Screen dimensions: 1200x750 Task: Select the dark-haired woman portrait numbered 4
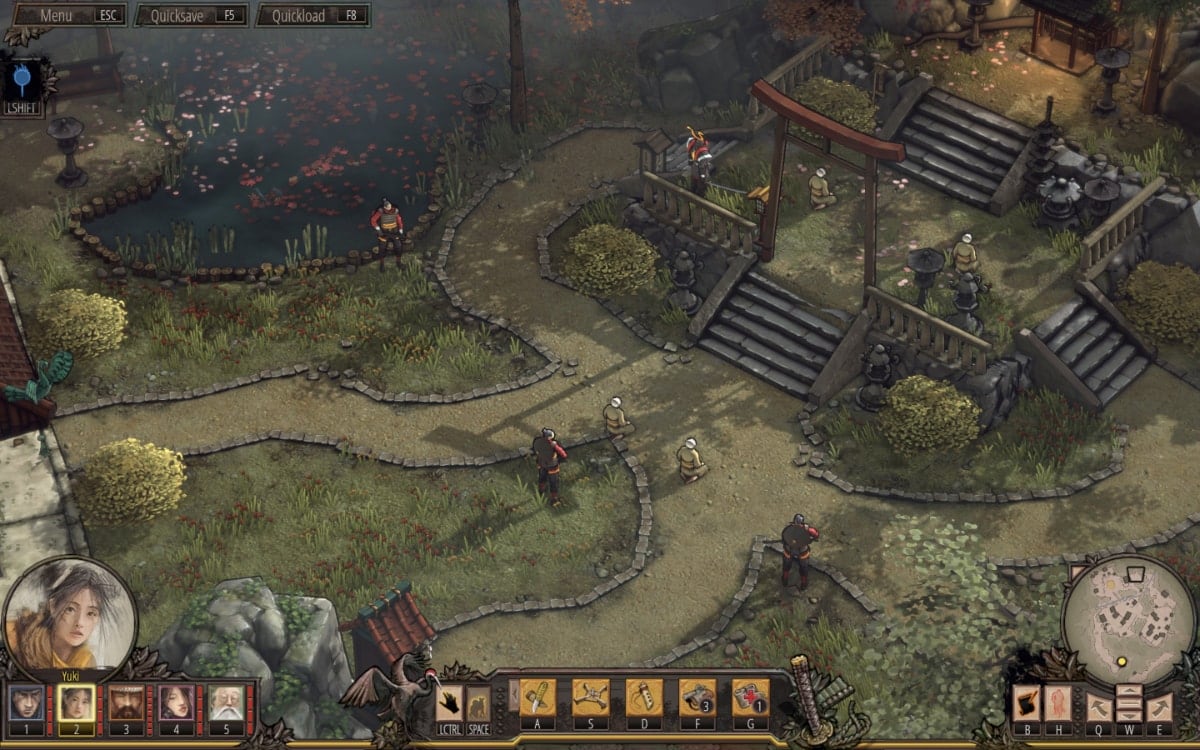(x=177, y=704)
